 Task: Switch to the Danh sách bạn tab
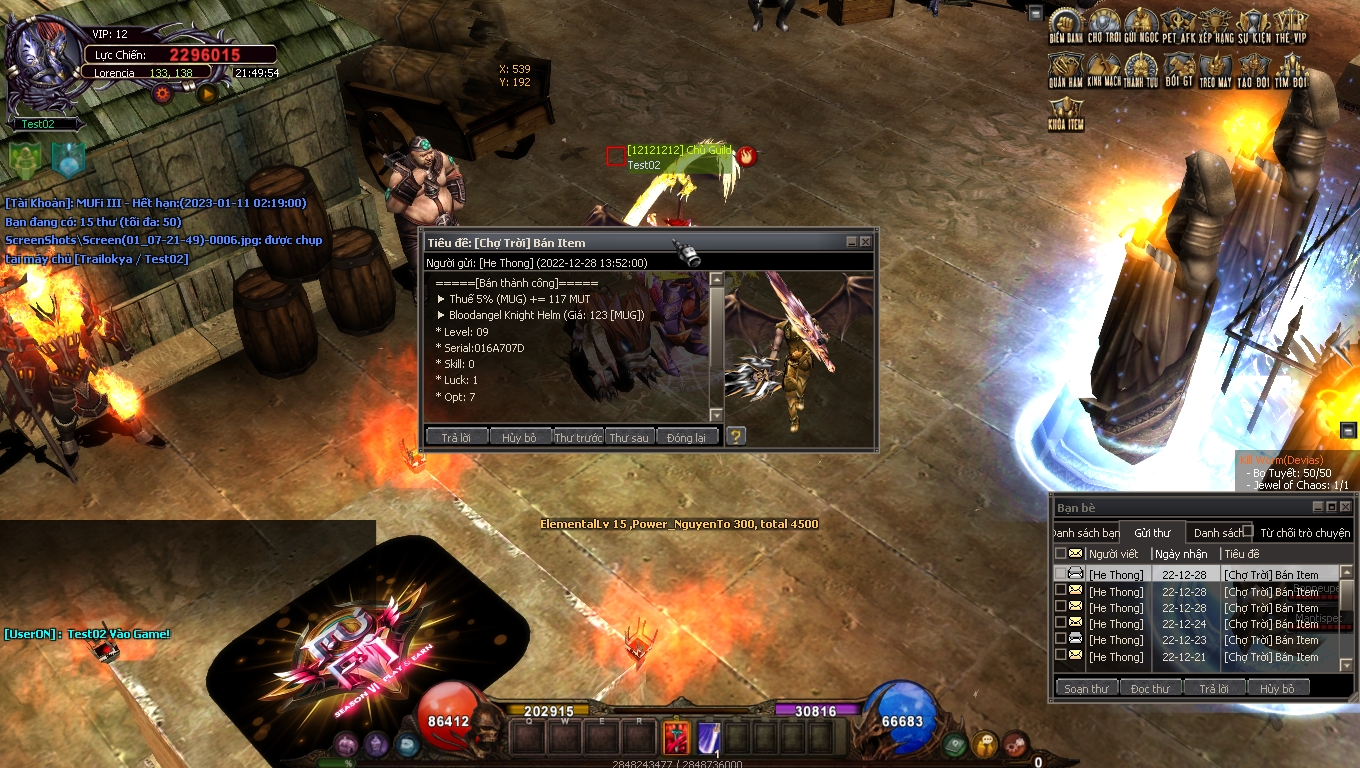point(1086,533)
